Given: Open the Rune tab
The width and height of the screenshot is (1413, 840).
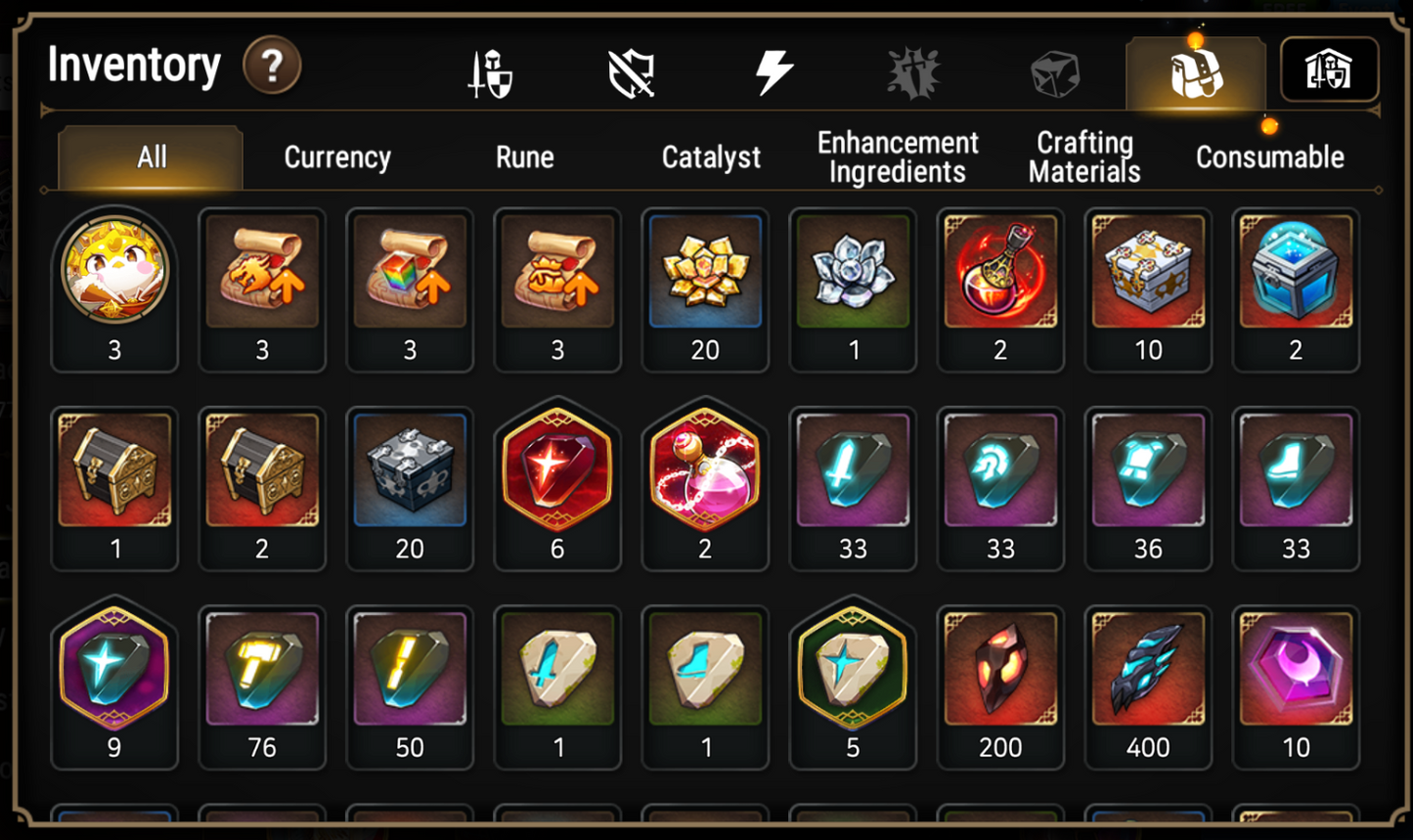Looking at the screenshot, I should click(x=524, y=156).
